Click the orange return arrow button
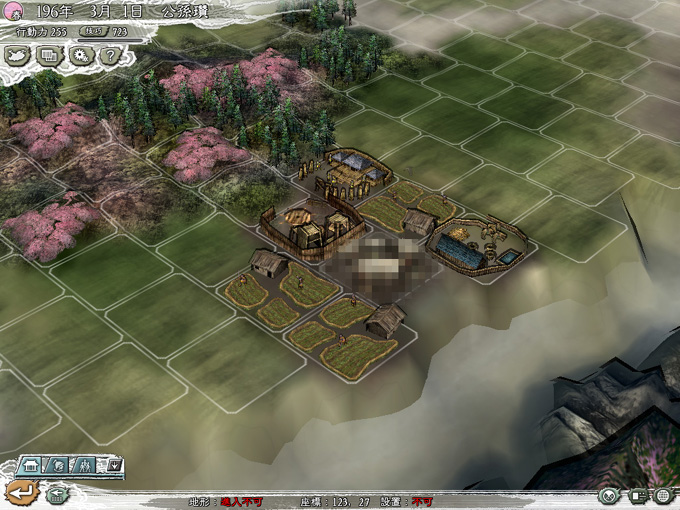Viewport: 680px width, 510px height. coord(19,491)
